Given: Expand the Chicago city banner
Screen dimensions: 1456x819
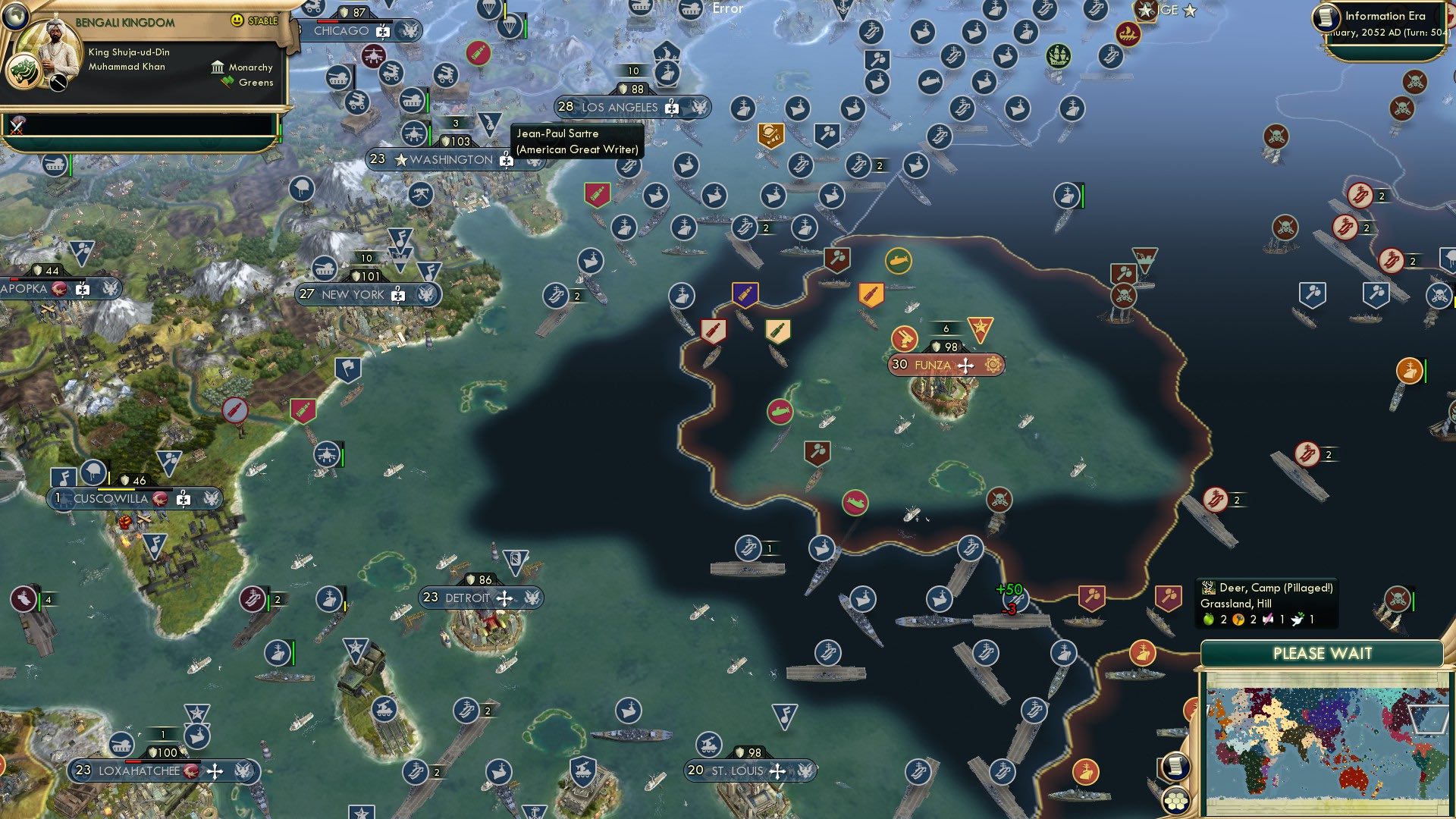Looking at the screenshot, I should pos(343,32).
